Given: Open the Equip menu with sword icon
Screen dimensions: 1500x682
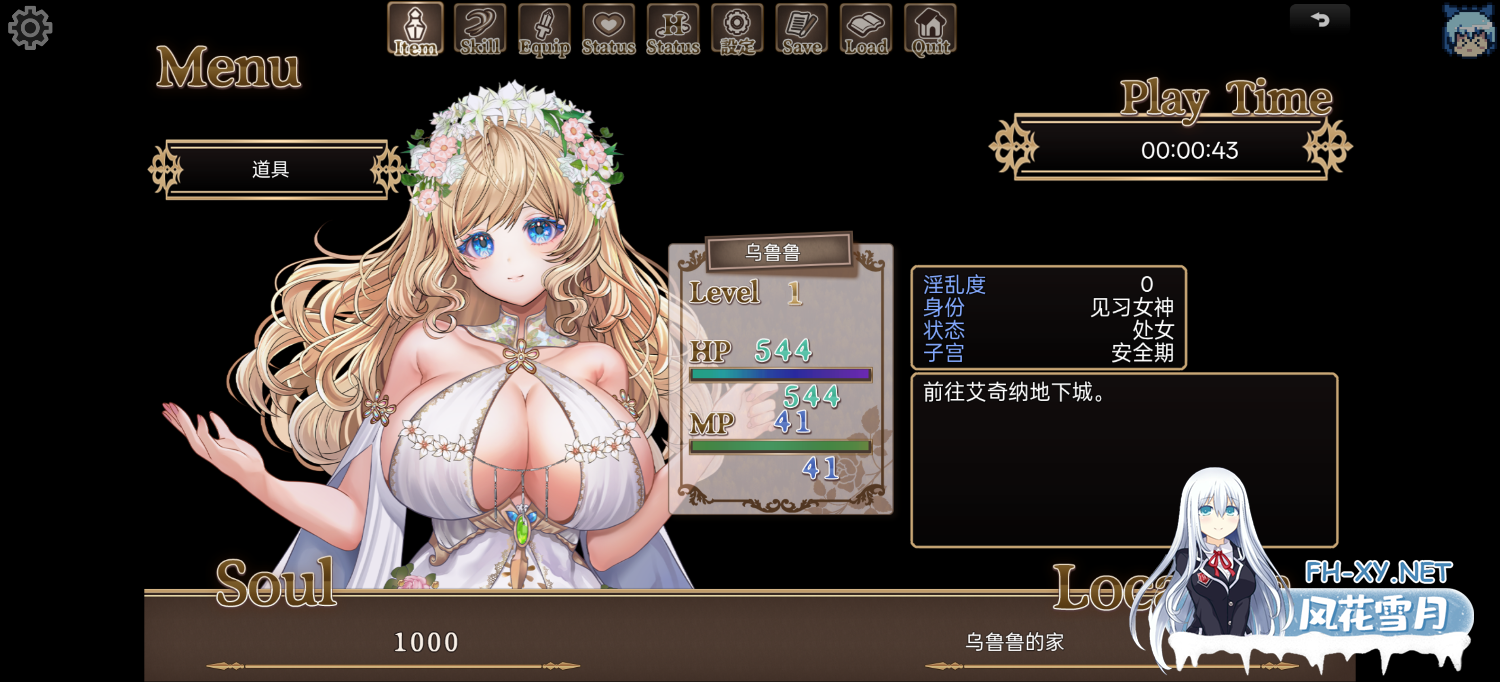Looking at the screenshot, I should (x=544, y=29).
